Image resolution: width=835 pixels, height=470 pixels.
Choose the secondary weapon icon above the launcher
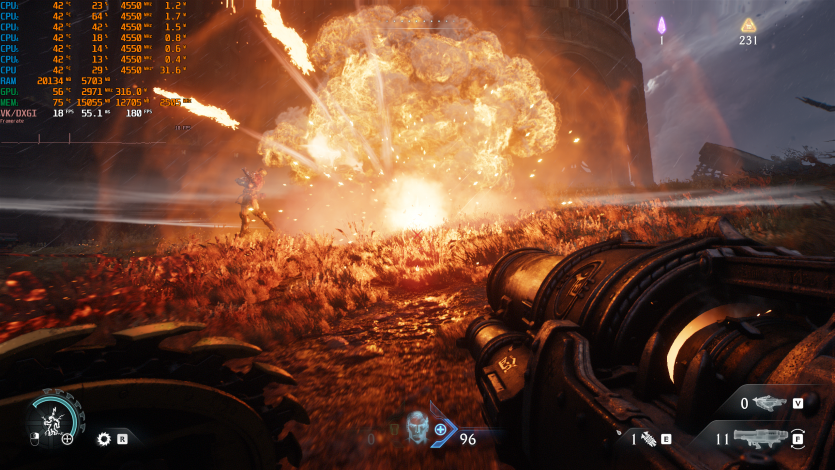point(768,404)
